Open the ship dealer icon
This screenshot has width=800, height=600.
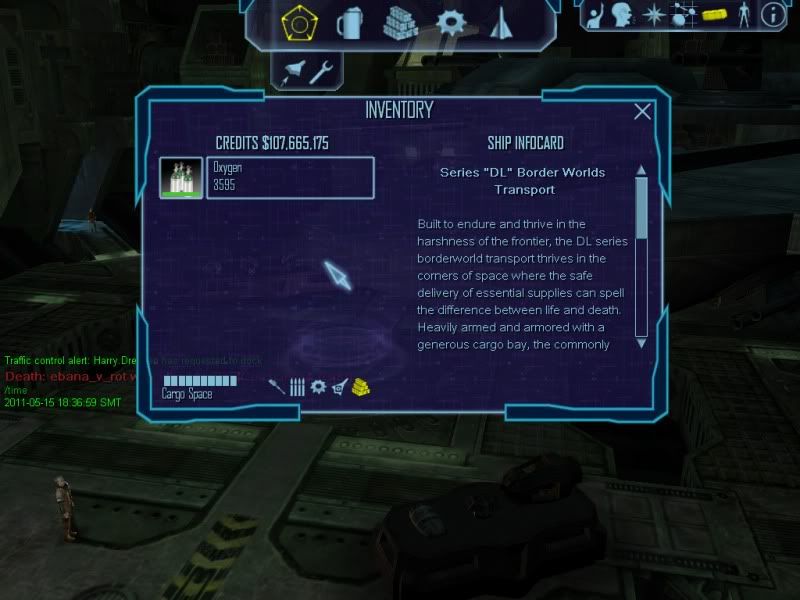pyautogui.click(x=502, y=21)
